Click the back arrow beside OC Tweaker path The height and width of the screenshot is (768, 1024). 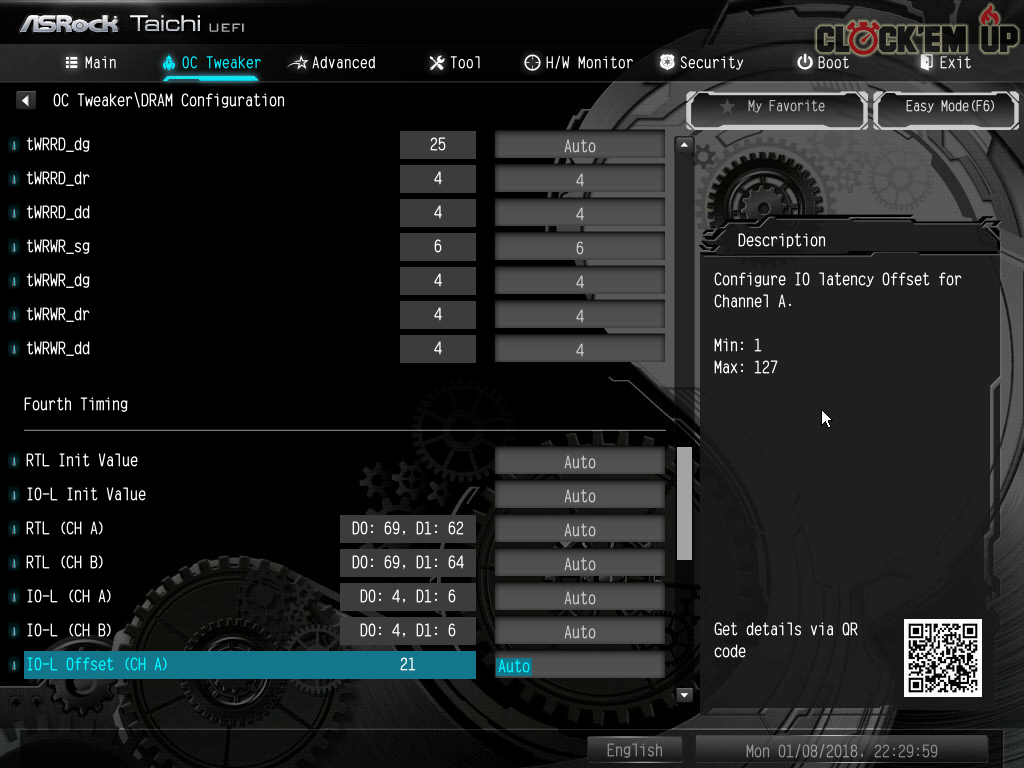click(27, 101)
